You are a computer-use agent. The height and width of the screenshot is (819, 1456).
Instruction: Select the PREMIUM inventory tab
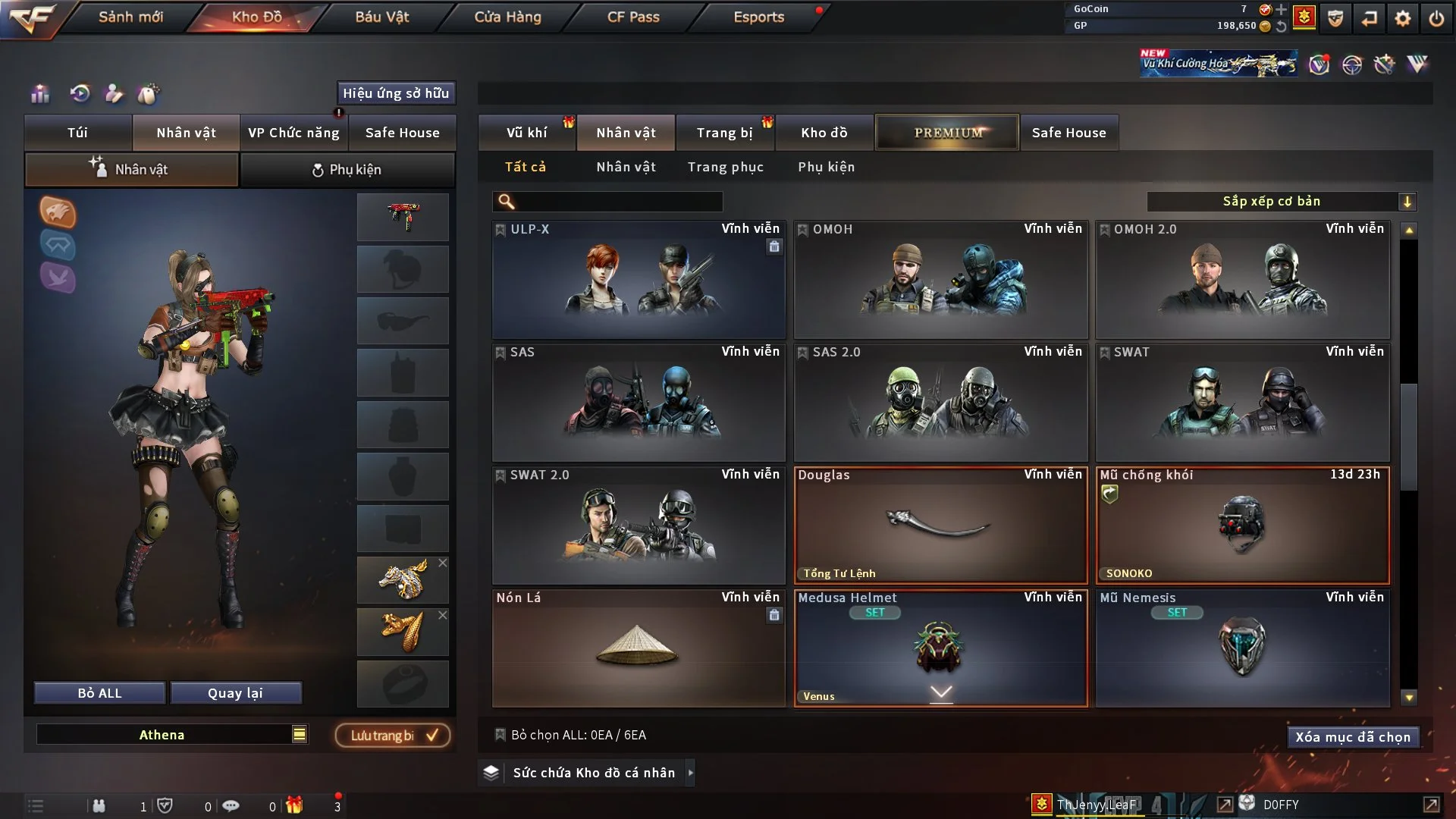(947, 133)
